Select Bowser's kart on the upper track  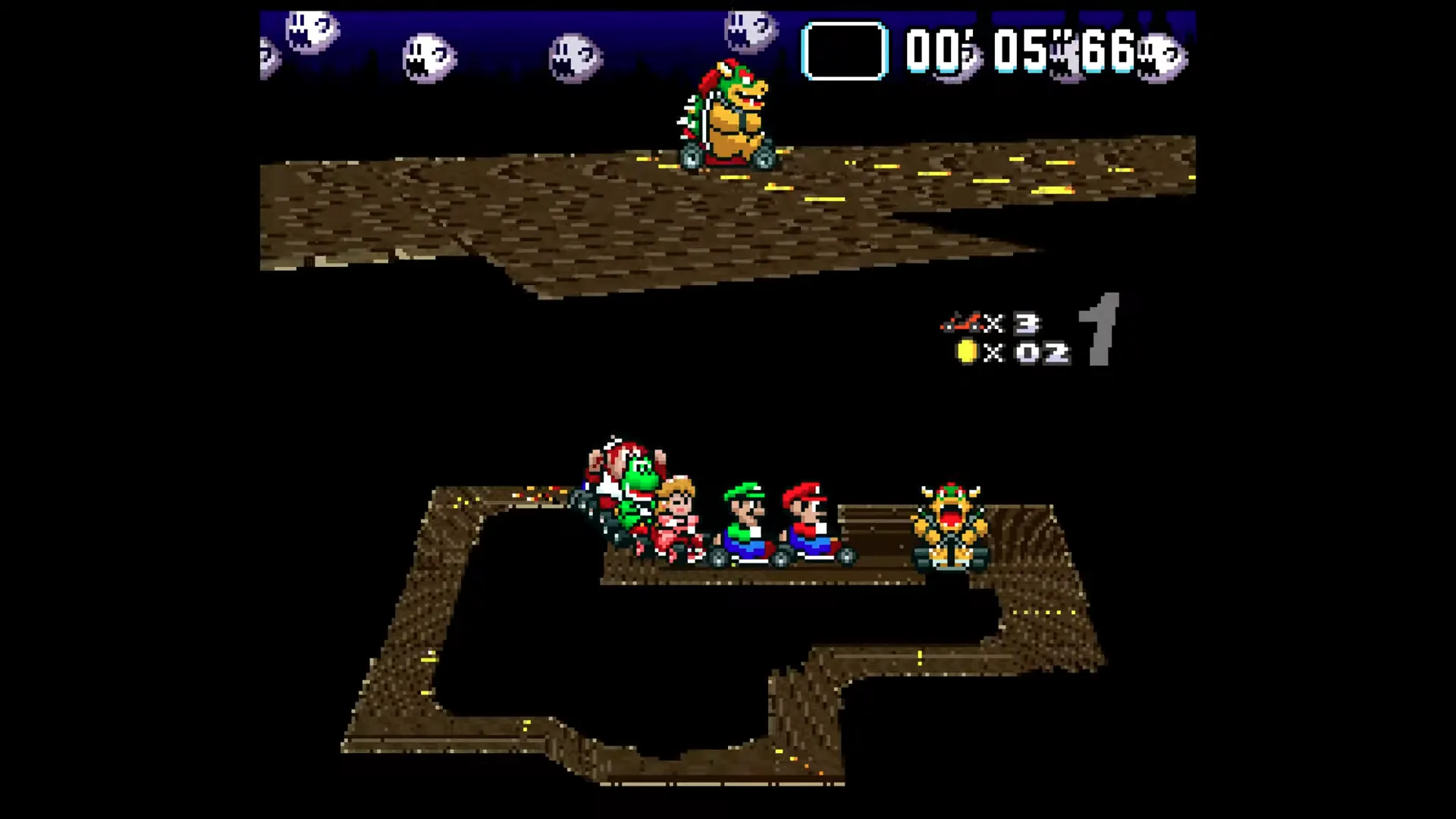pos(728,121)
